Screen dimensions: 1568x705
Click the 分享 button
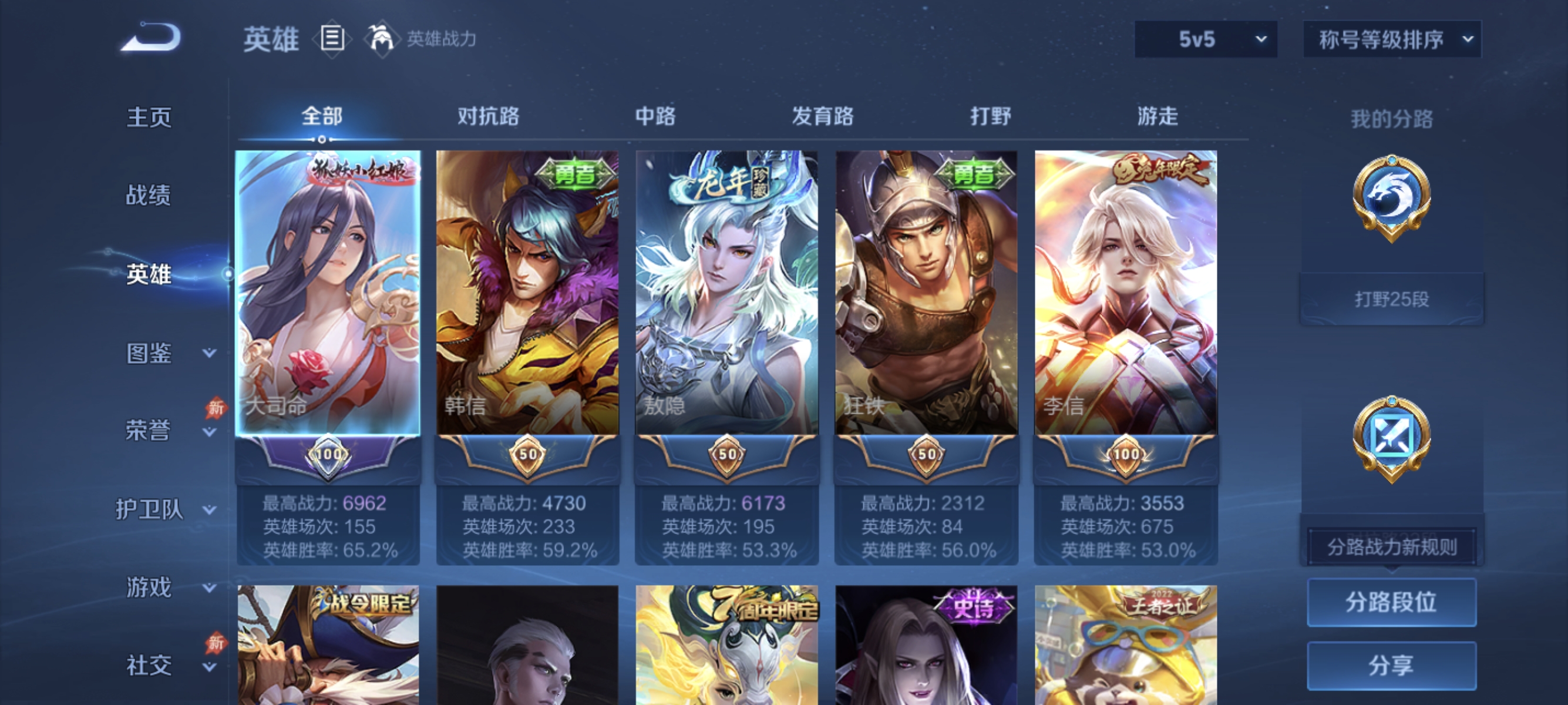1392,665
